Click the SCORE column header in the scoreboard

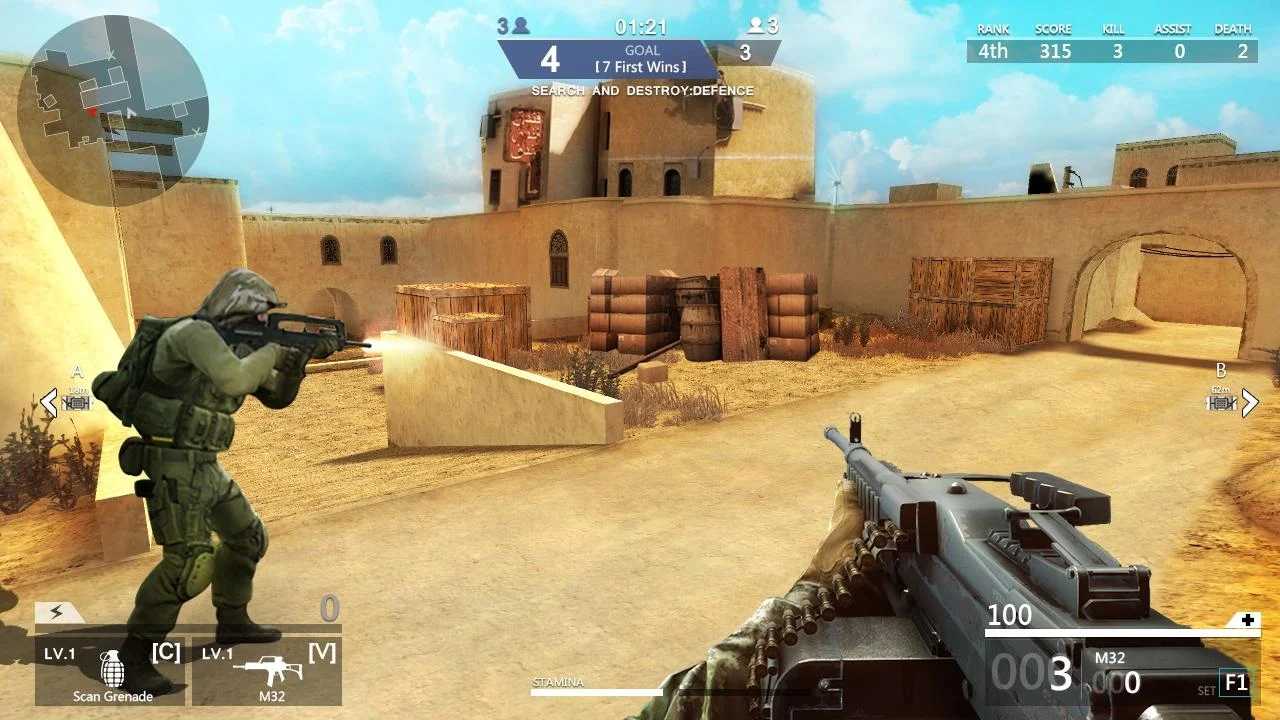[1053, 28]
